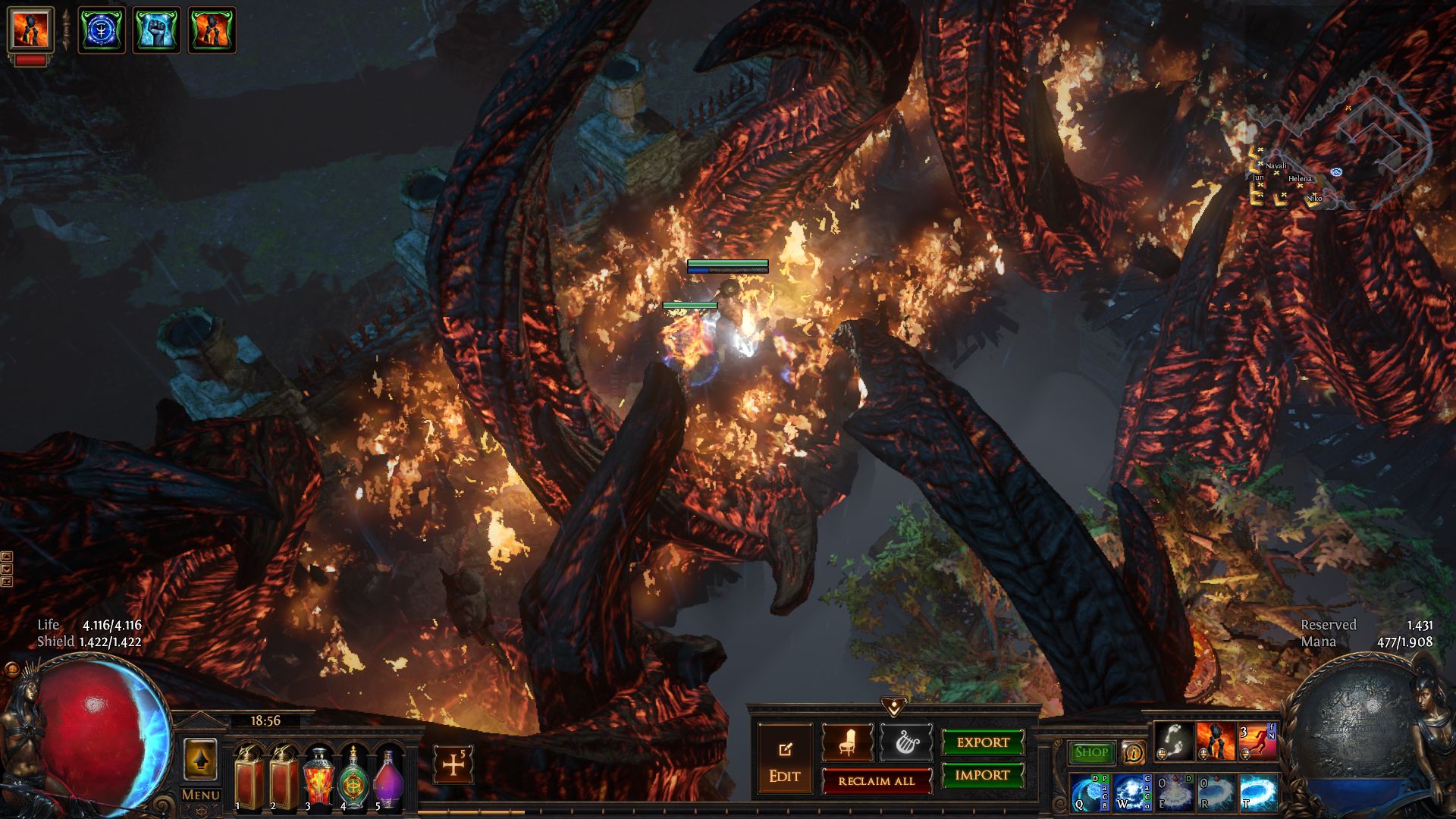
Task: Click the Reclaim All button
Action: 877,781
